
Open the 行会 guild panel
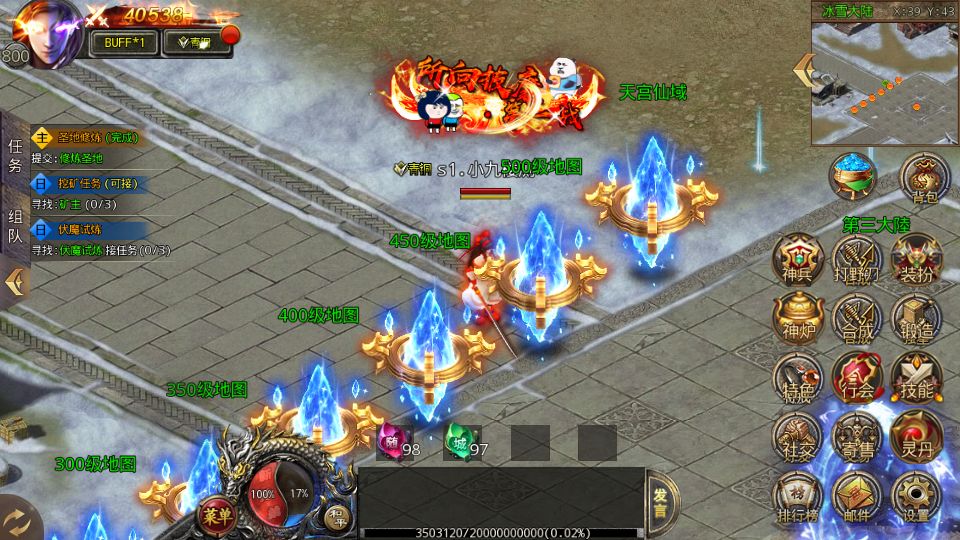pyautogui.click(x=856, y=377)
